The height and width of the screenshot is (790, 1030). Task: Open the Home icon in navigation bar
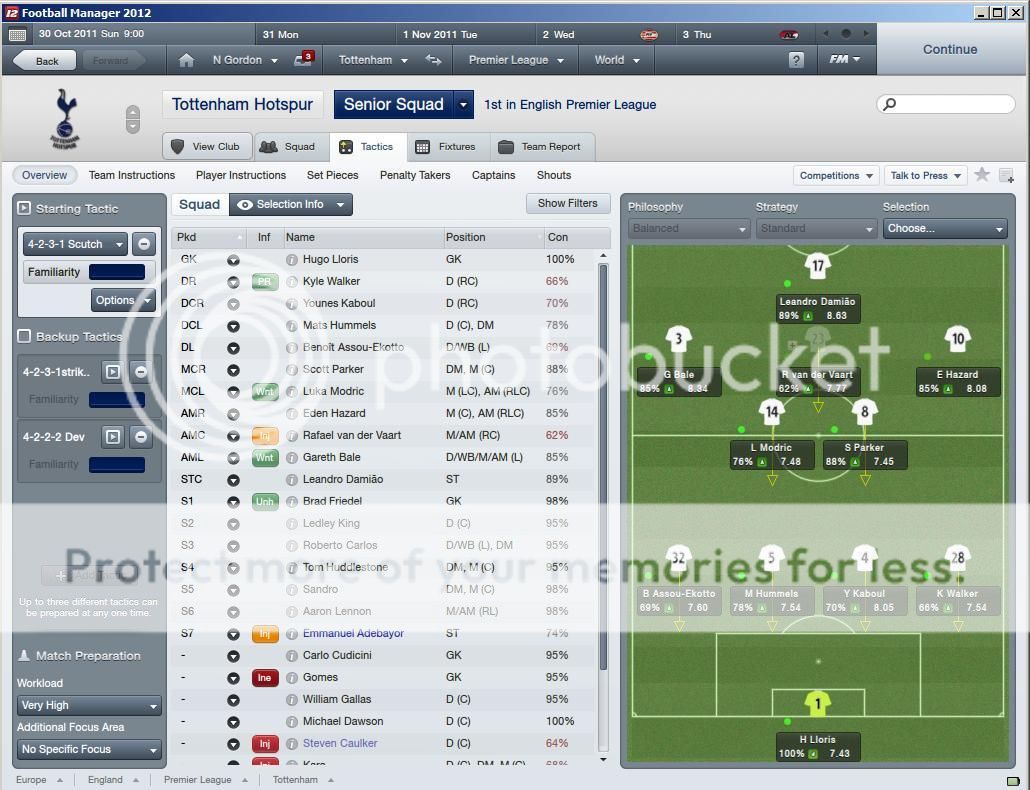tap(186, 60)
